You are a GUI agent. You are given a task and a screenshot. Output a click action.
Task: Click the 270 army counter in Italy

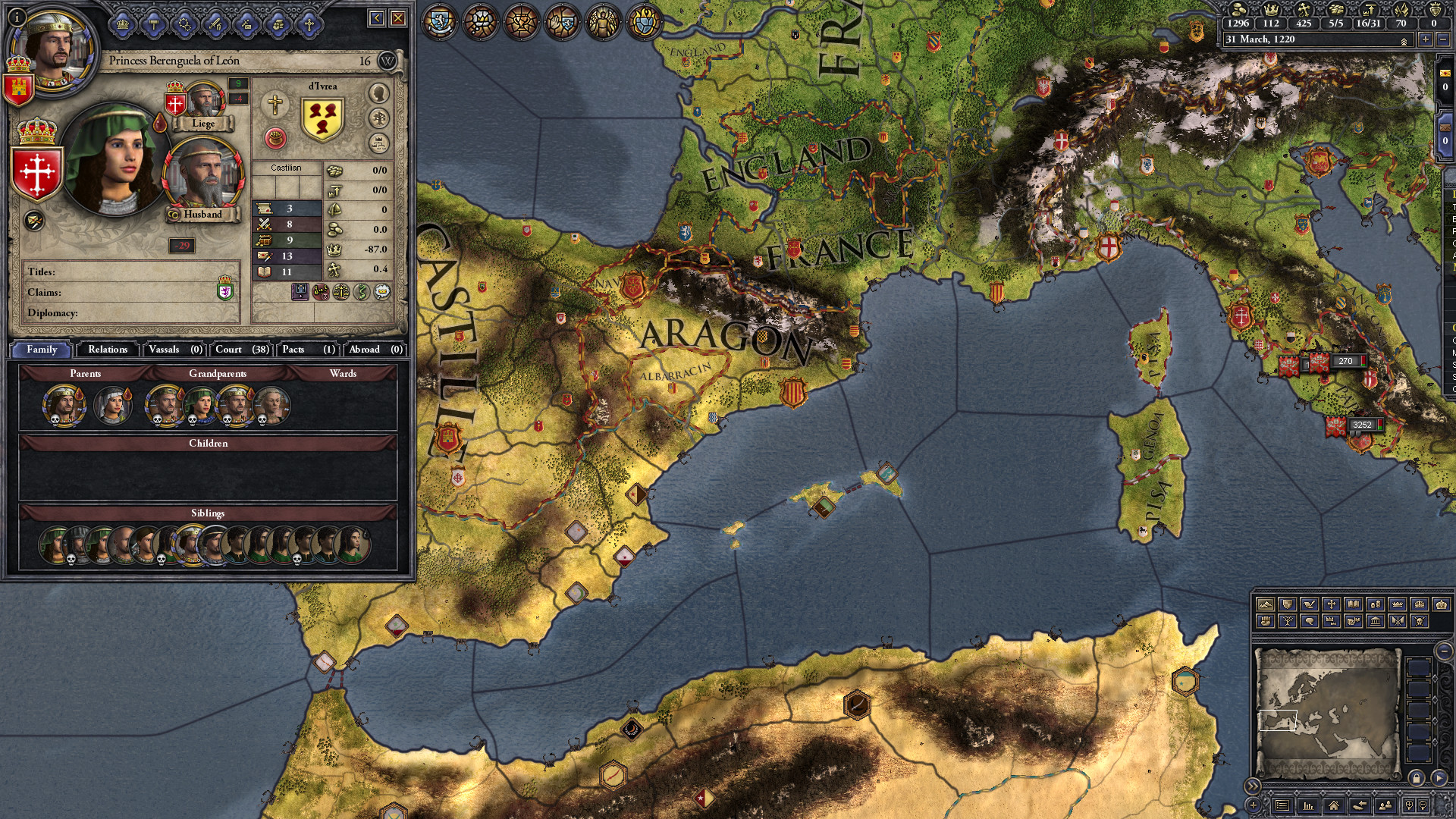[x=1346, y=361]
